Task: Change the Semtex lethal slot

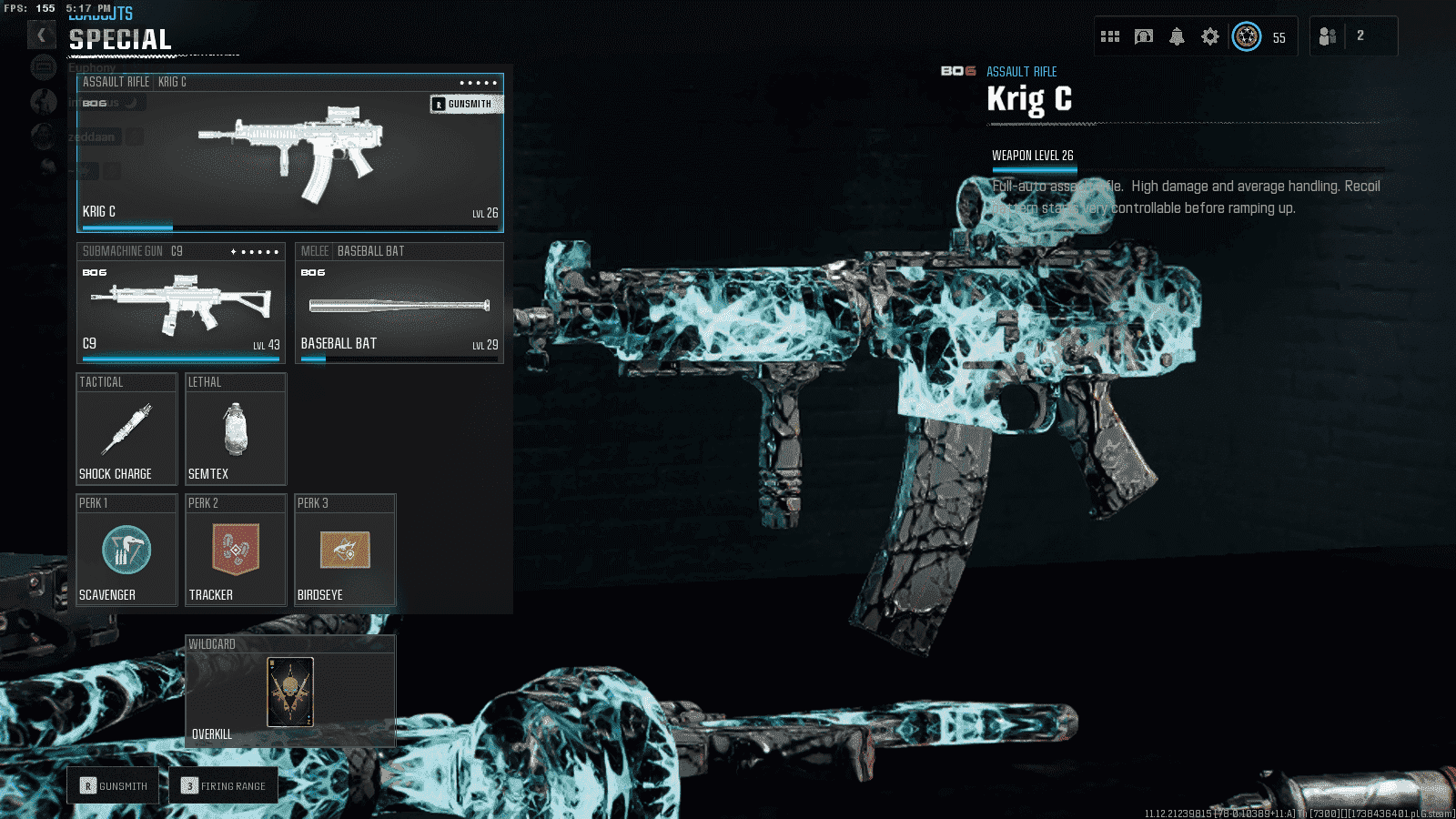Action: pos(236,430)
